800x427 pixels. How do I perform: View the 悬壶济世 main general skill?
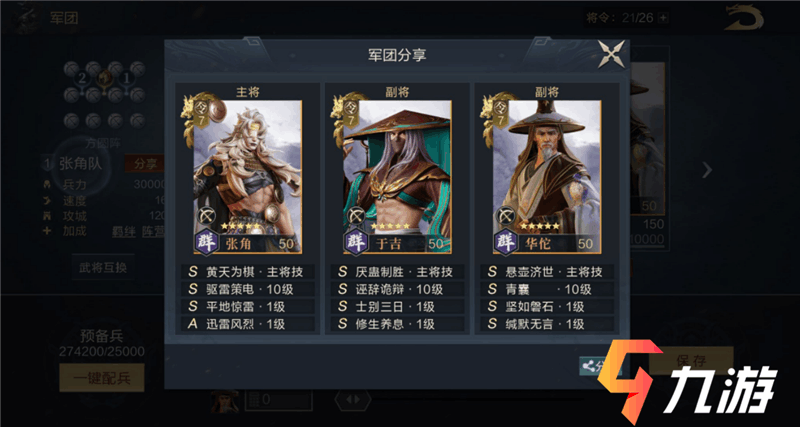546,271
